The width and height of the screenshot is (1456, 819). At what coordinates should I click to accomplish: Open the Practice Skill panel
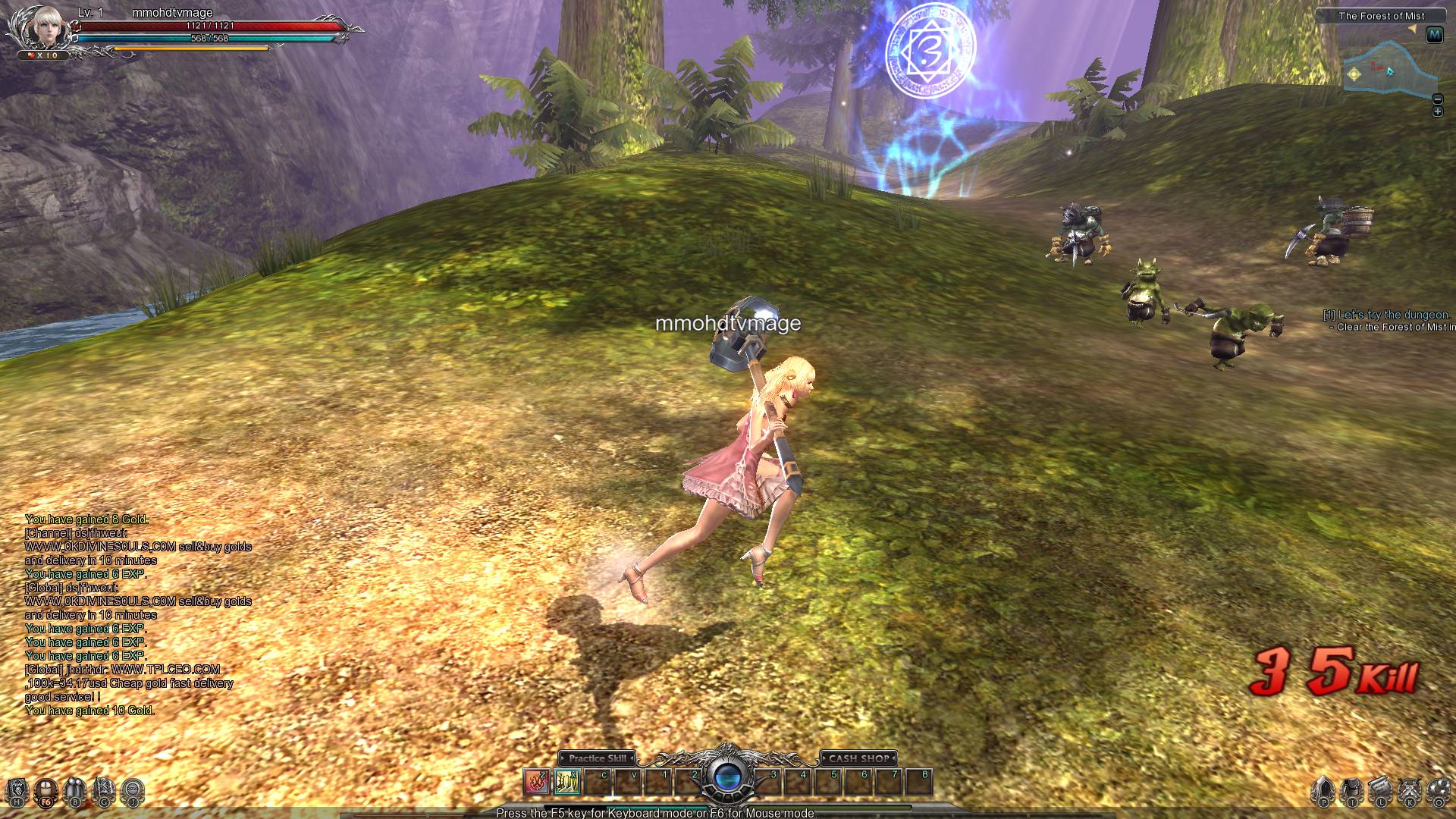click(598, 758)
